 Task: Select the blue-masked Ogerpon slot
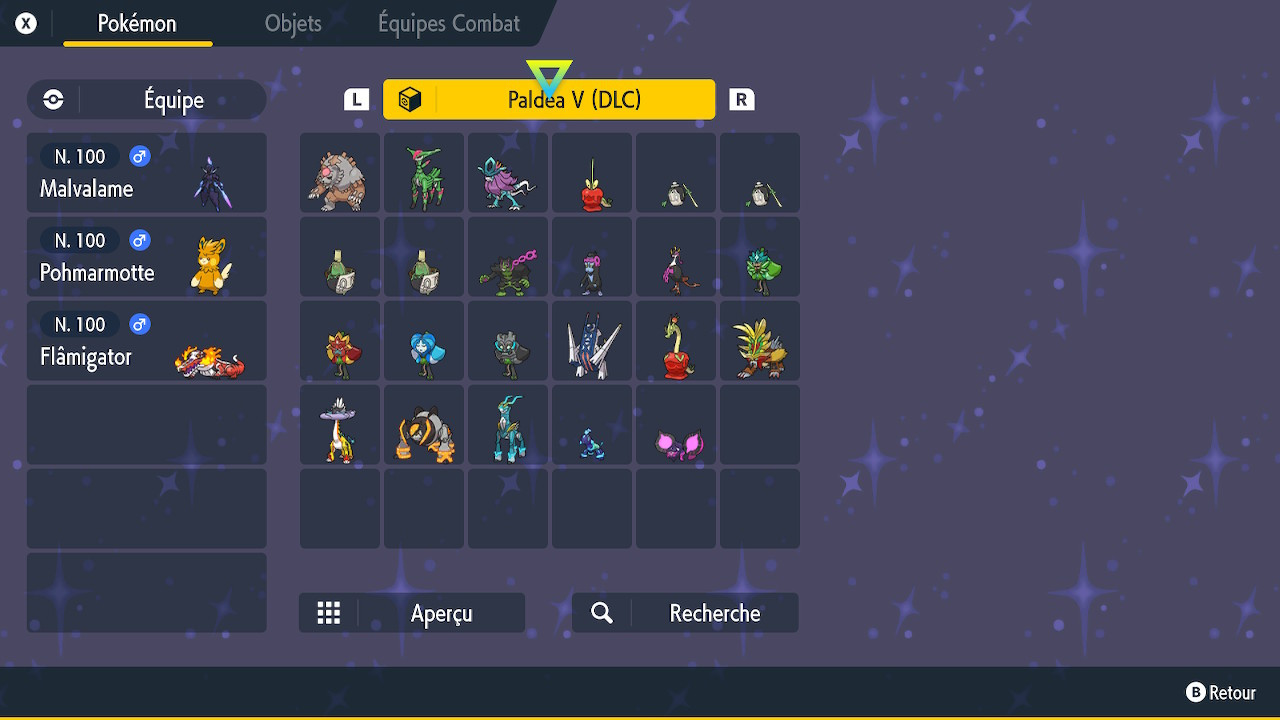424,341
